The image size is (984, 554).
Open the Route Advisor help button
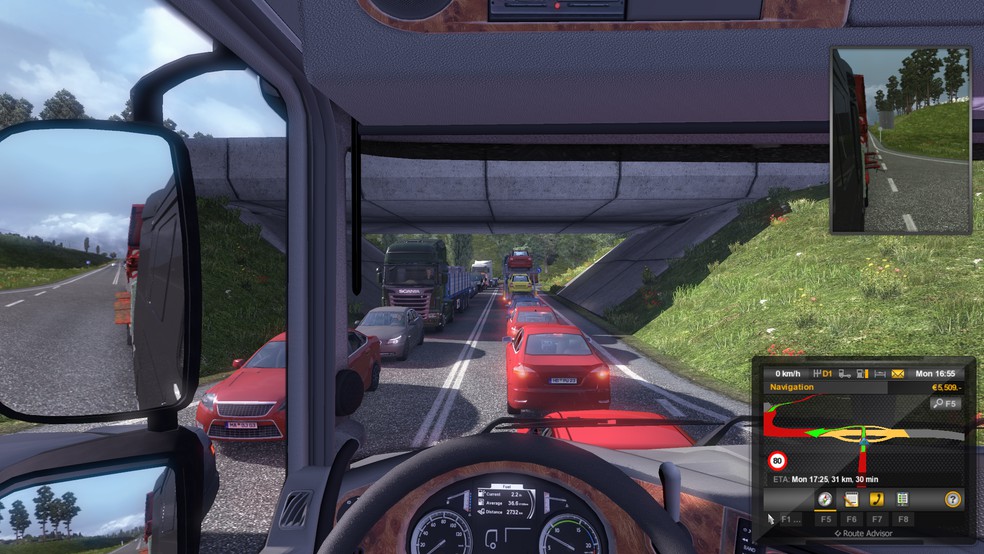point(952,498)
